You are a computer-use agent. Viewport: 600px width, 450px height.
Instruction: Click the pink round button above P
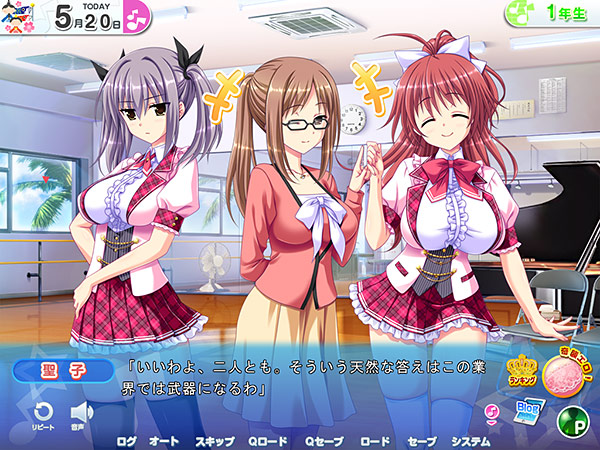tap(564, 373)
